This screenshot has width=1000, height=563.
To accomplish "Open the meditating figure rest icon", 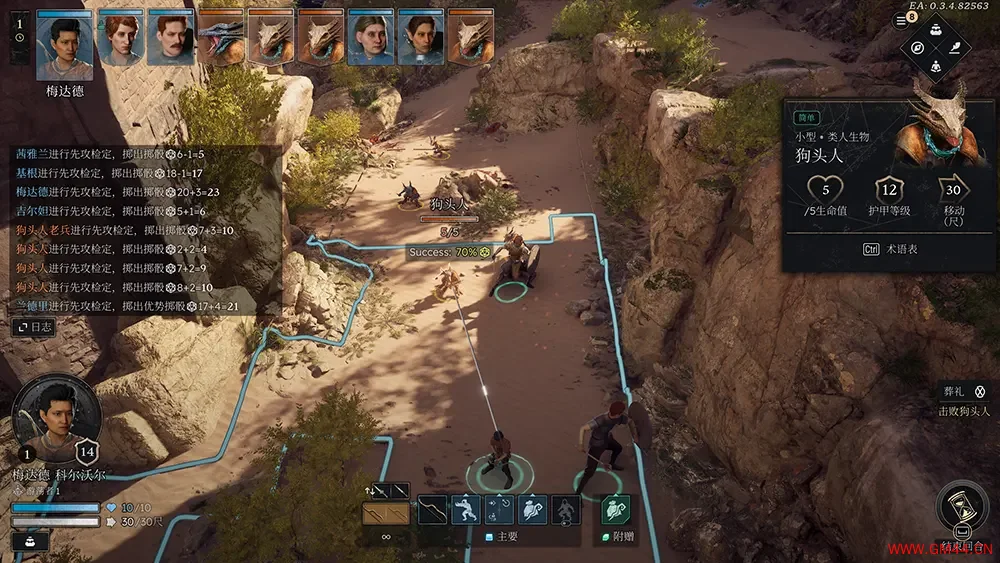I will coord(936,67).
